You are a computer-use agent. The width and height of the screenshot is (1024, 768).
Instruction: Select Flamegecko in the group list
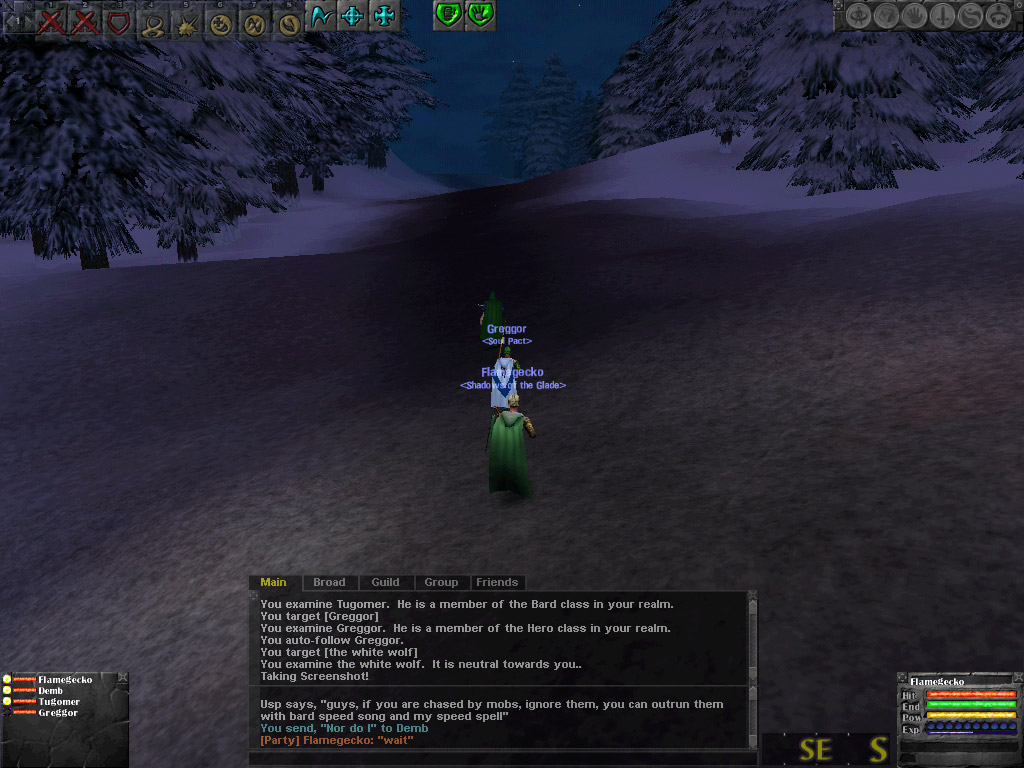click(65, 680)
